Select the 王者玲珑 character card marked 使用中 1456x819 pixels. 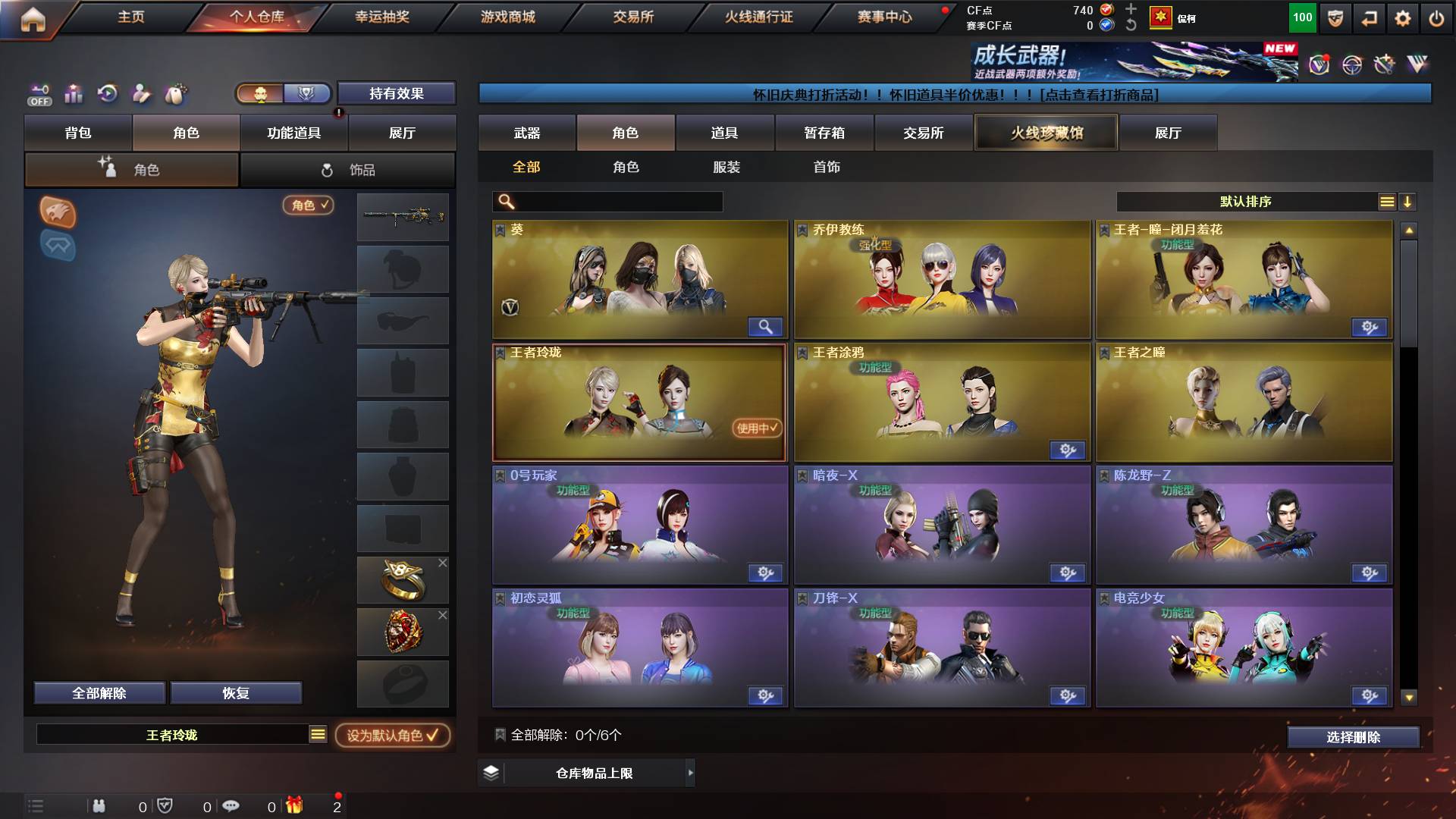tap(639, 402)
